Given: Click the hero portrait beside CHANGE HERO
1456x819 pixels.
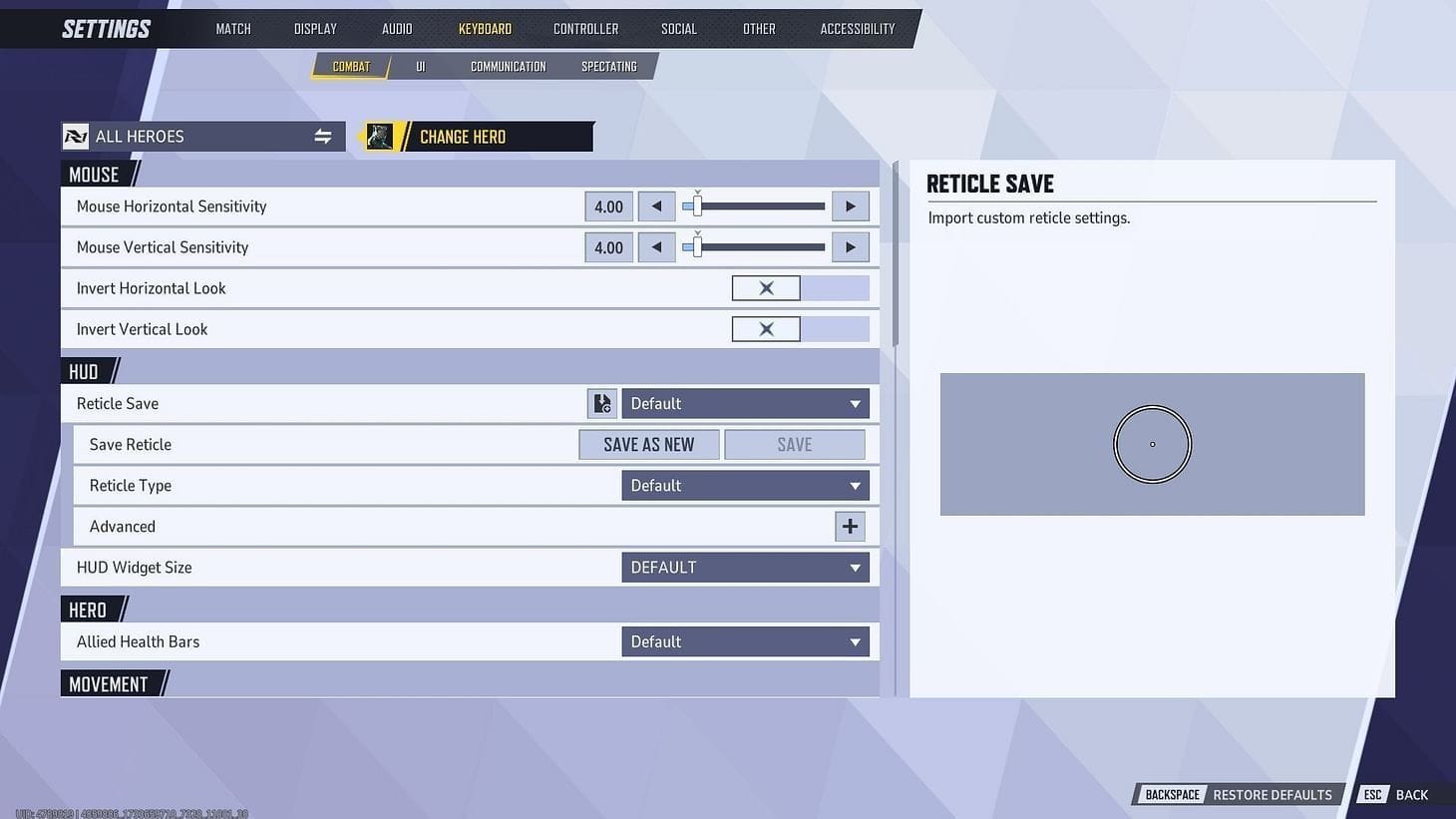Looking at the screenshot, I should pyautogui.click(x=379, y=136).
